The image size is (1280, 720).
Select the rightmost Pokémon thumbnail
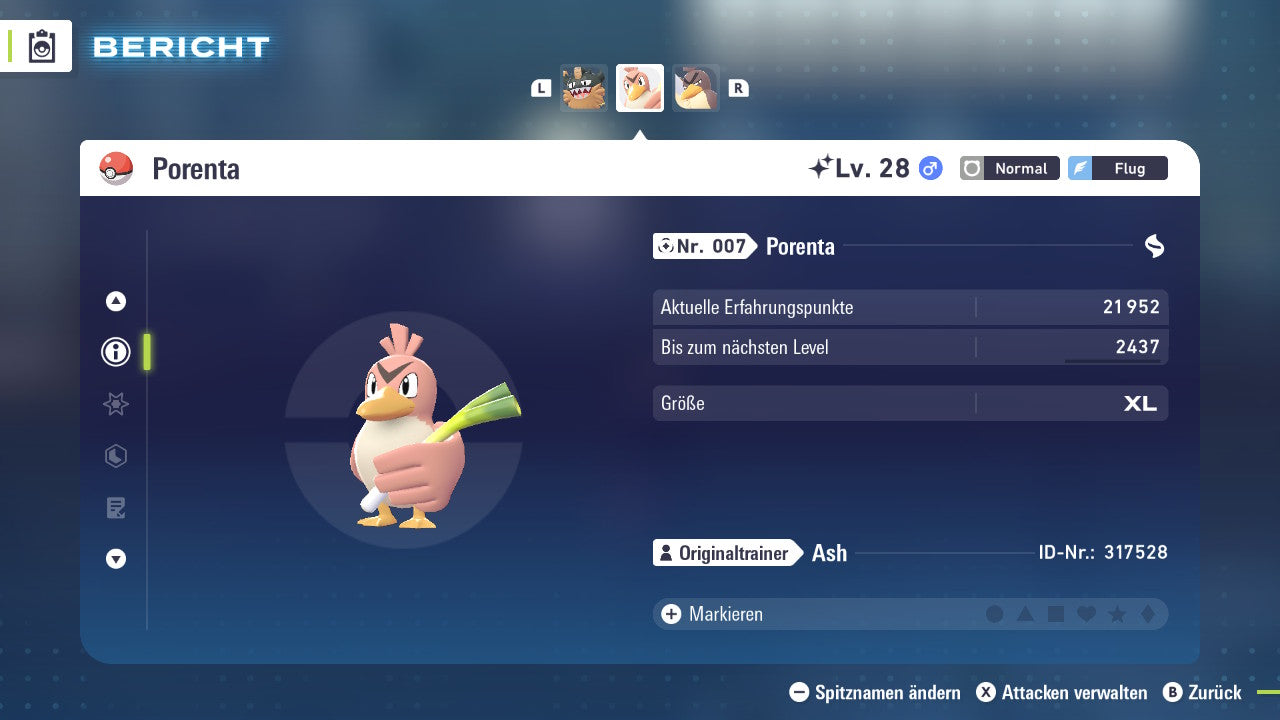pyautogui.click(x=696, y=88)
